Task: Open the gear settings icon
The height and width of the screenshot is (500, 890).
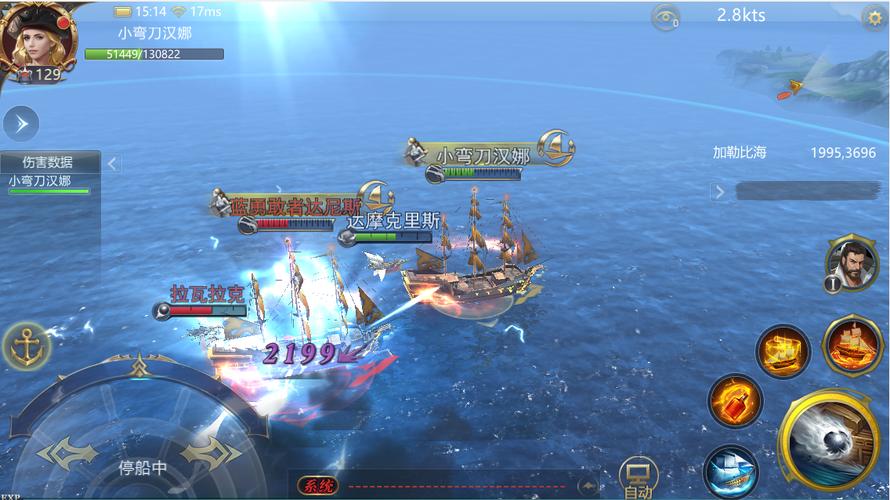Action: [x=873, y=16]
